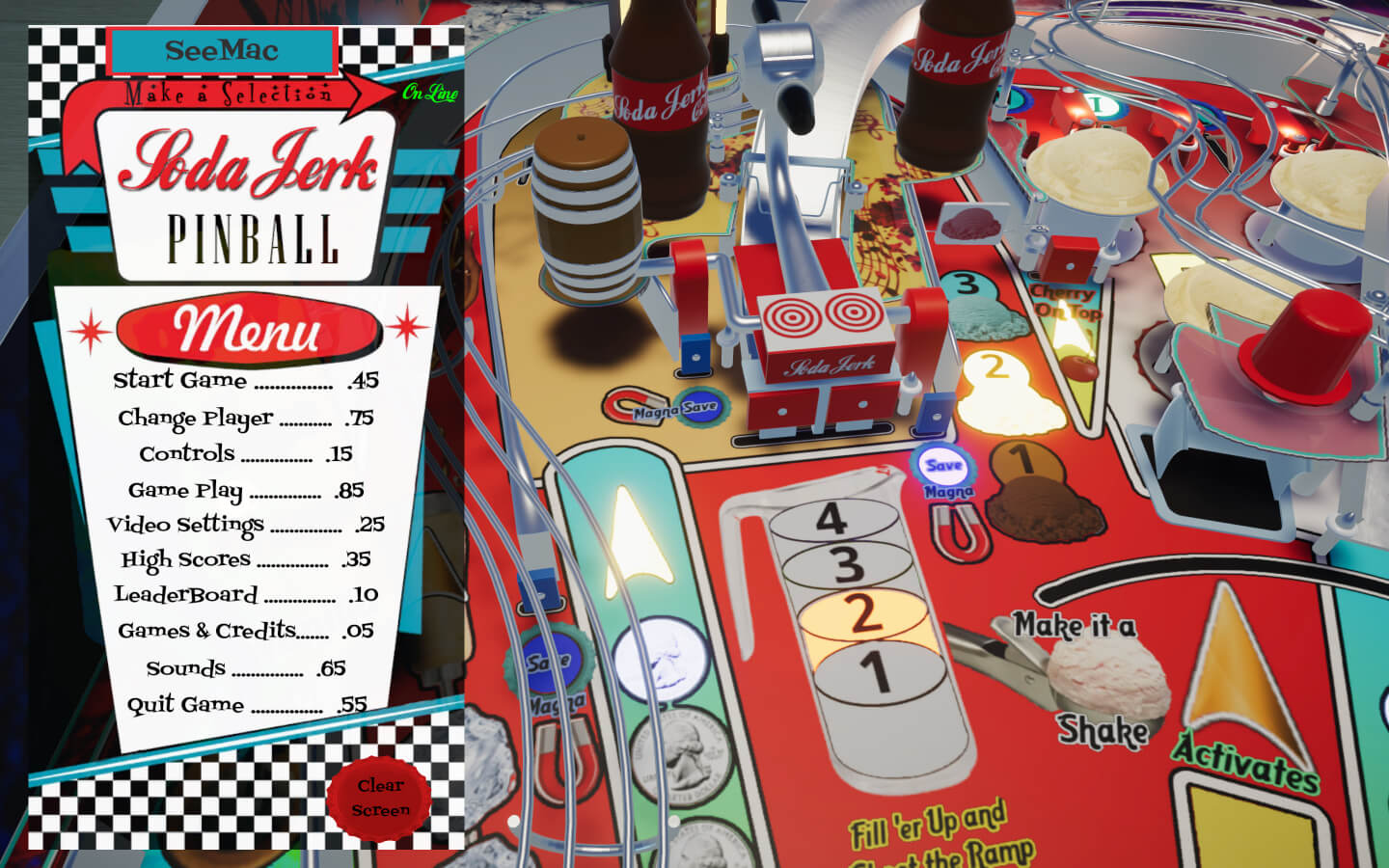Screen dimensions: 1389x868
Task: Open the LeaderBoard entry
Action: [x=245, y=595]
